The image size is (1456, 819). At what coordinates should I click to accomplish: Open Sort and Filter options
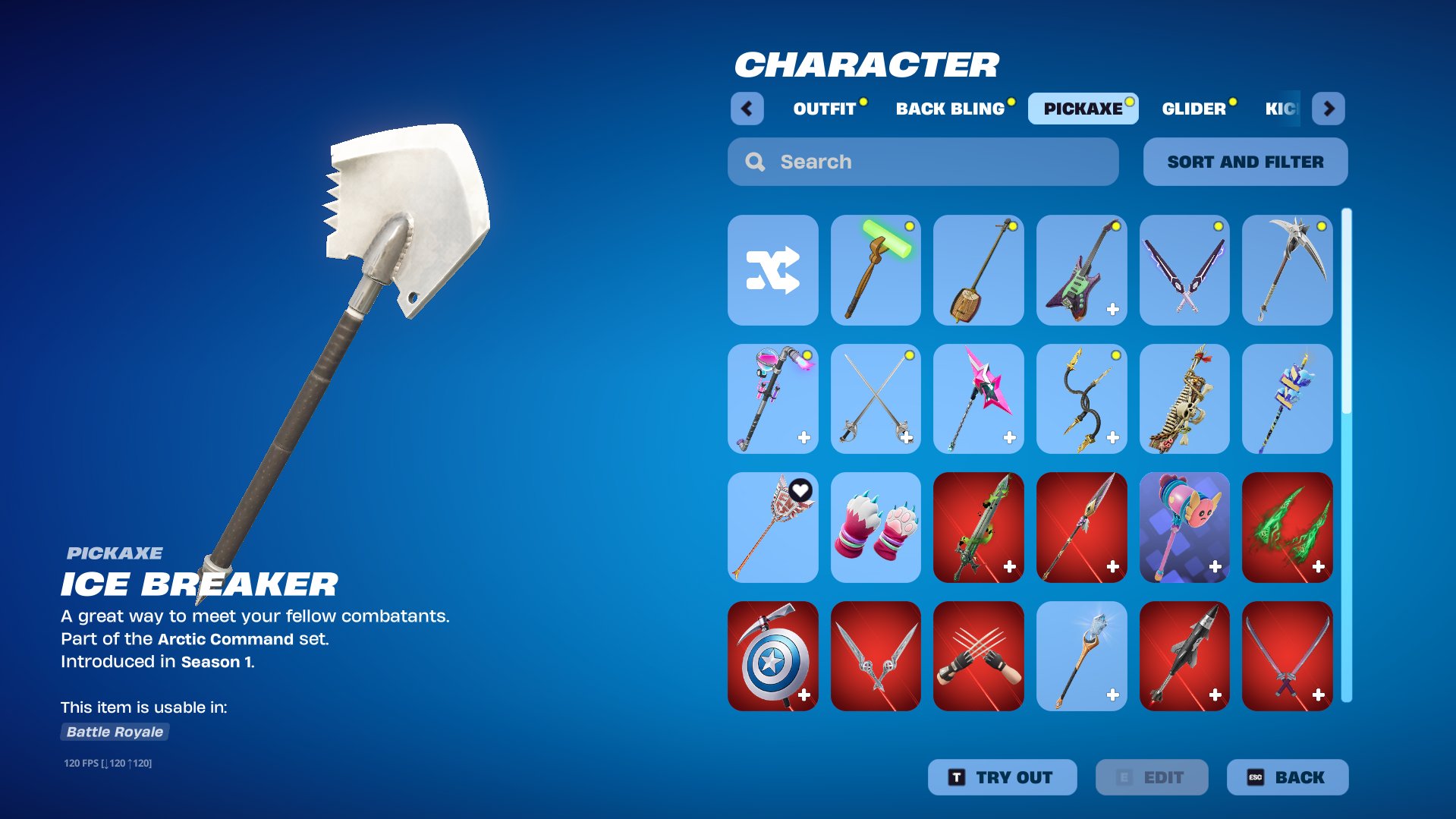1245,162
